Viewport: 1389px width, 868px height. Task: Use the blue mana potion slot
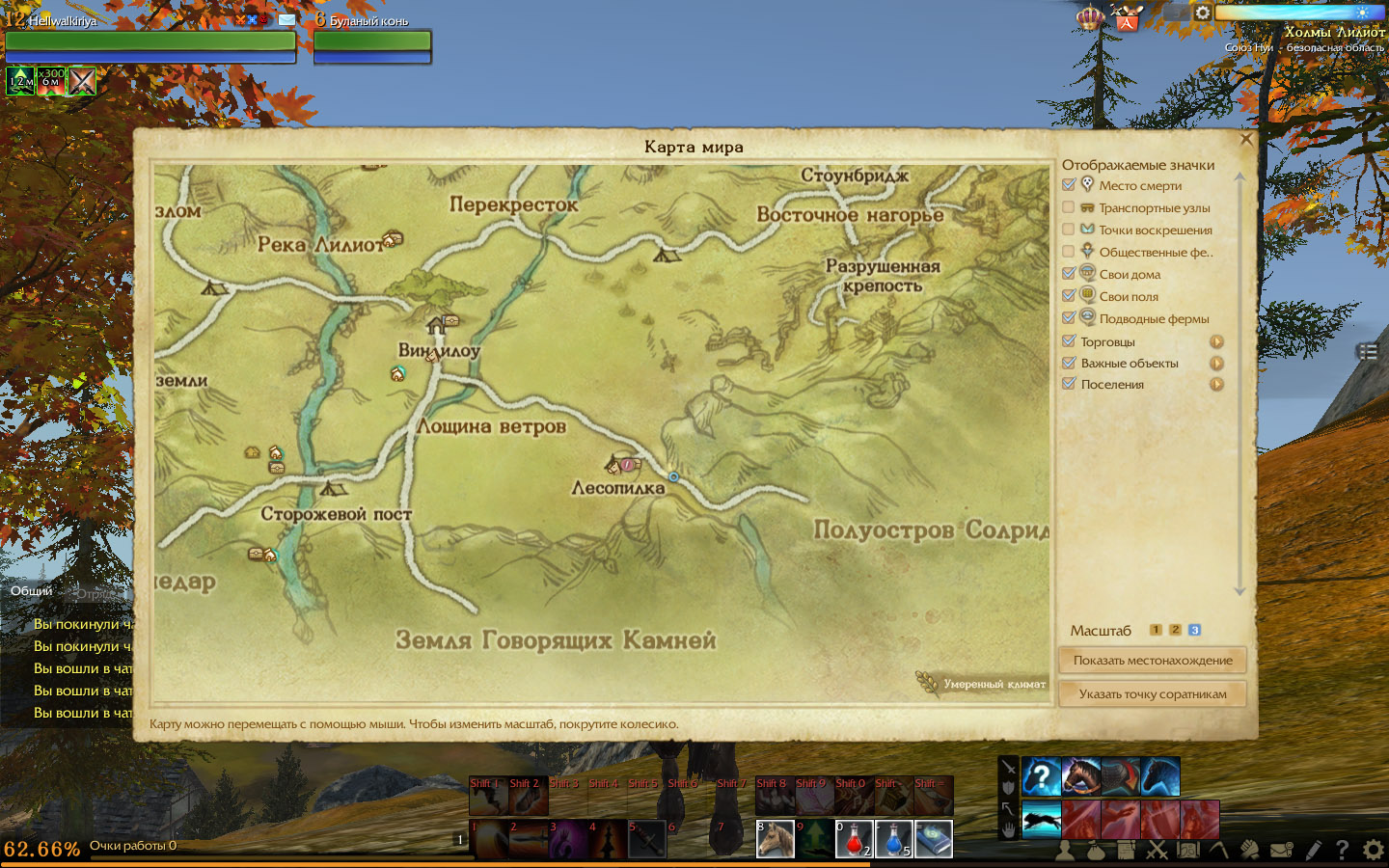click(893, 839)
